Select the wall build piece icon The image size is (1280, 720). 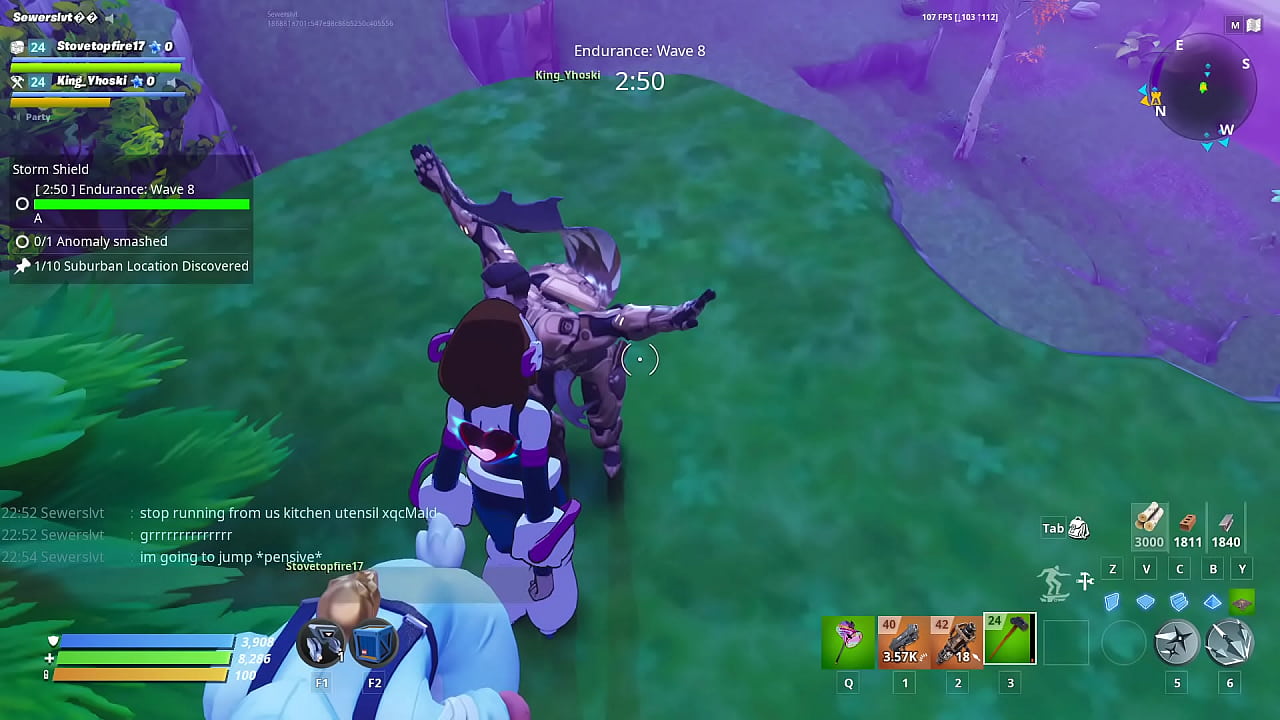click(x=1112, y=602)
